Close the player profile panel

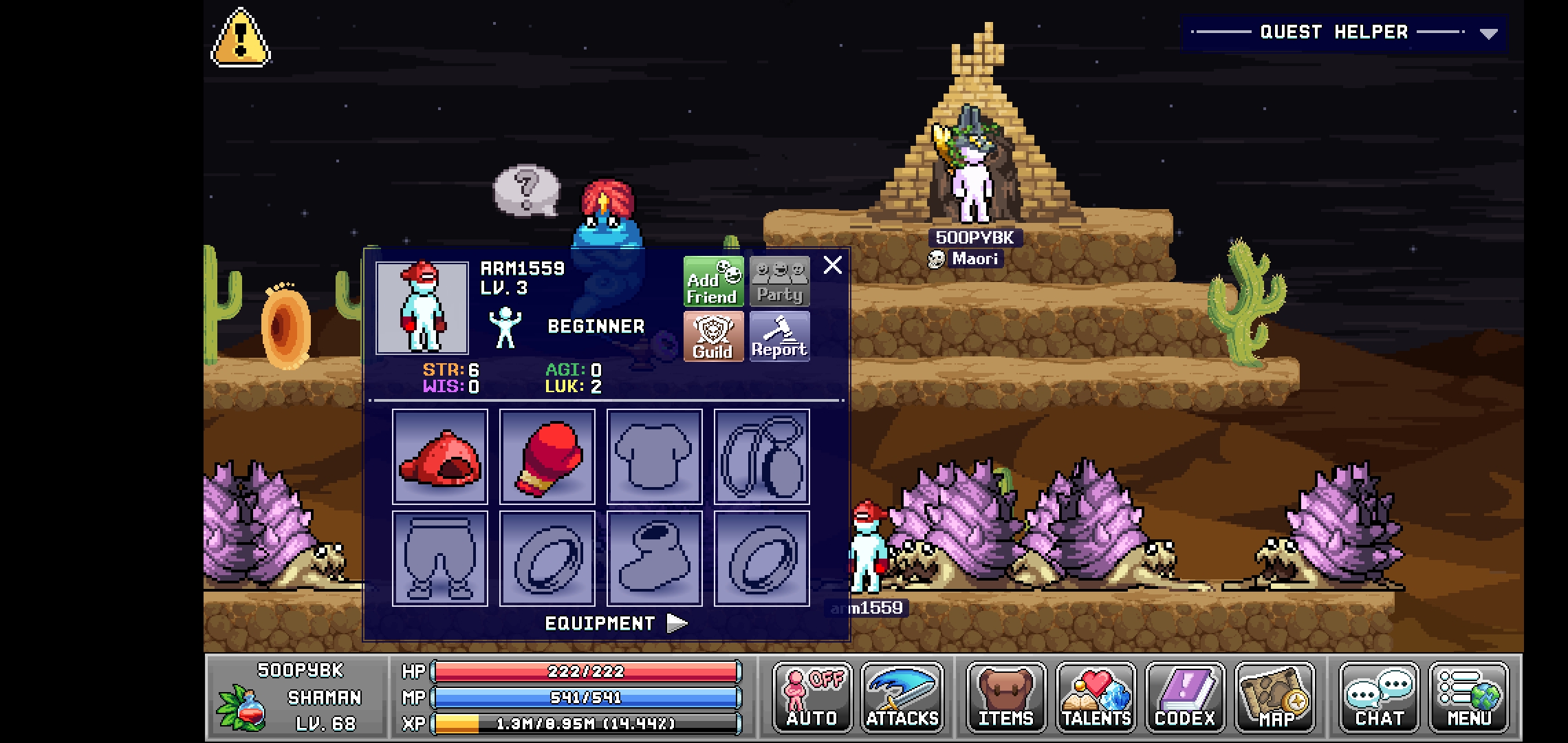(x=833, y=266)
